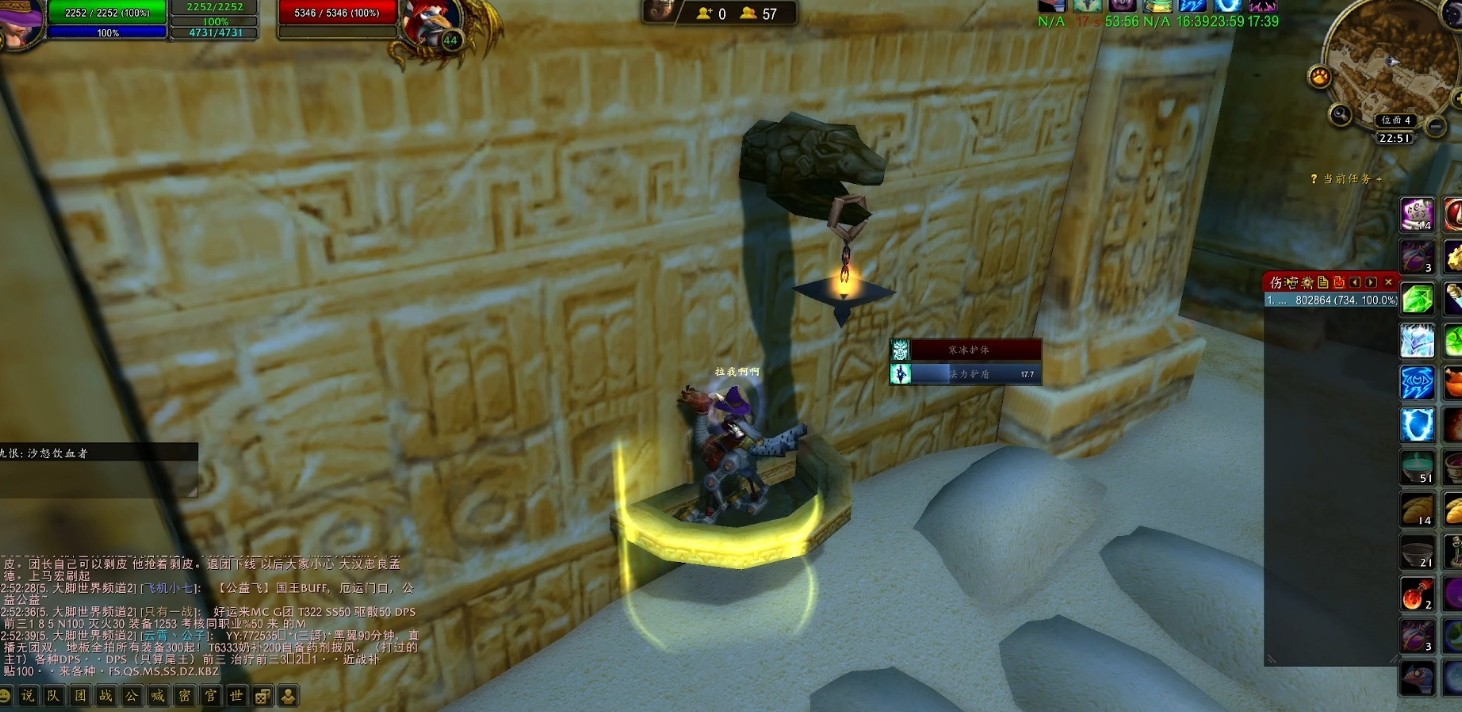The width and height of the screenshot is (1462, 712).
Task: Open the emote smiley menu
Action: click(x=5, y=696)
